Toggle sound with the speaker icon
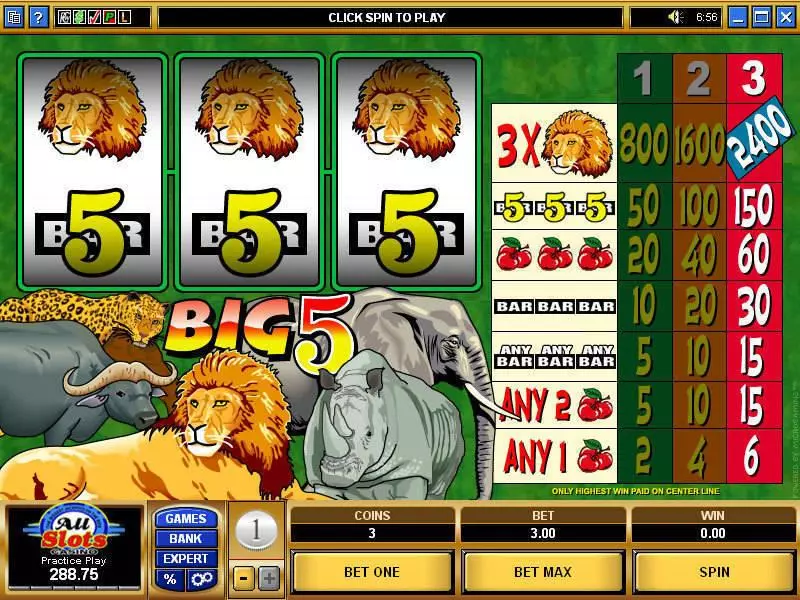This screenshot has width=800, height=600. pyautogui.click(x=676, y=17)
